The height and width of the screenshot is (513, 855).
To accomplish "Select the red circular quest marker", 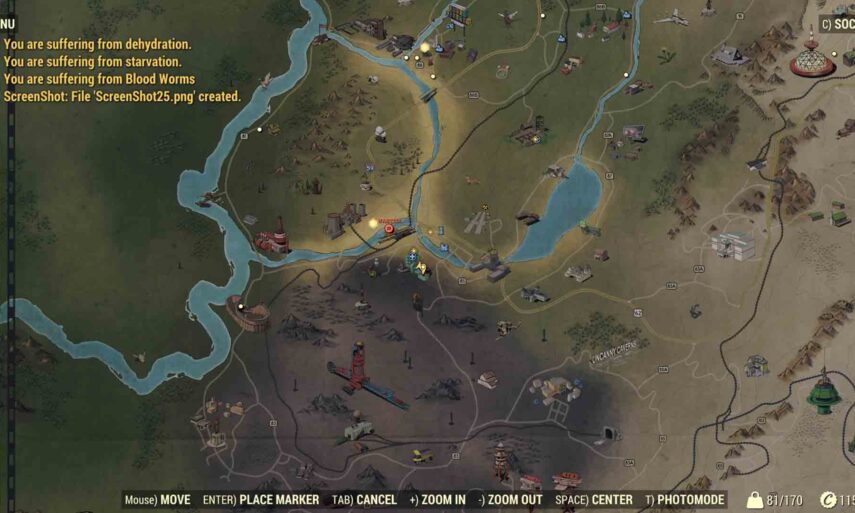I will click(x=389, y=228).
